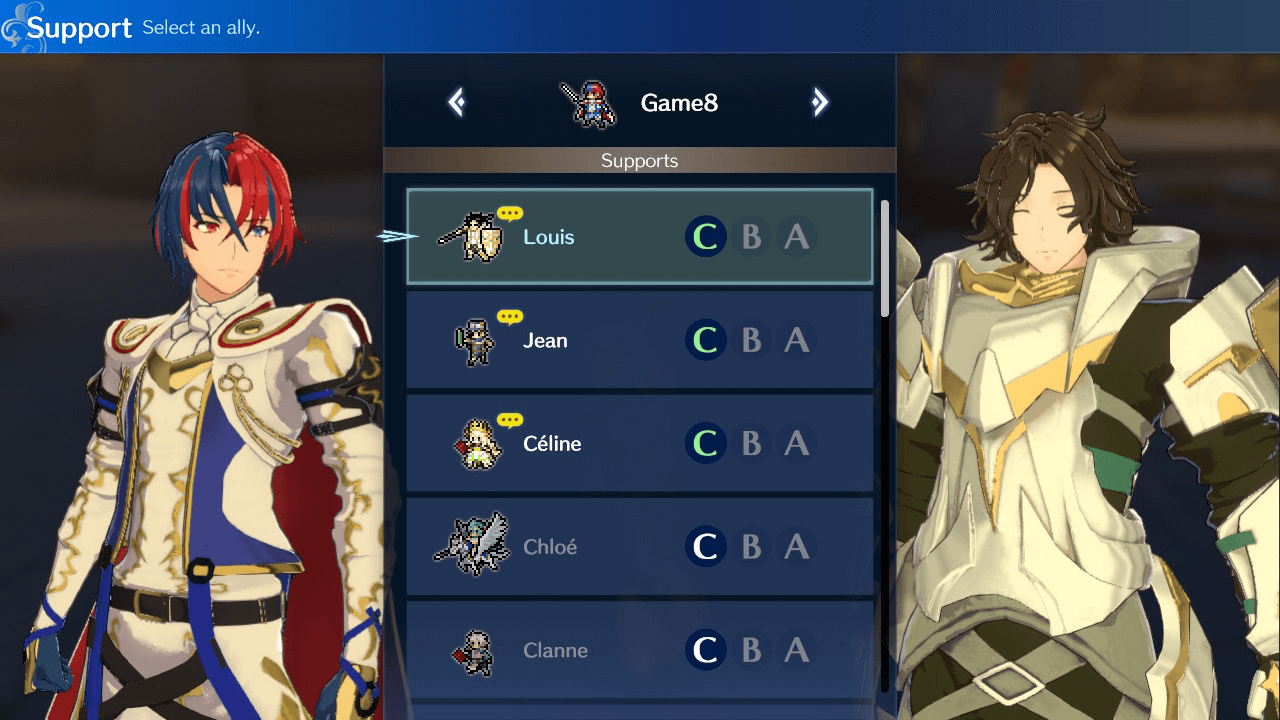
Task: Select the highlighted Louis support row
Action: [x=640, y=237]
